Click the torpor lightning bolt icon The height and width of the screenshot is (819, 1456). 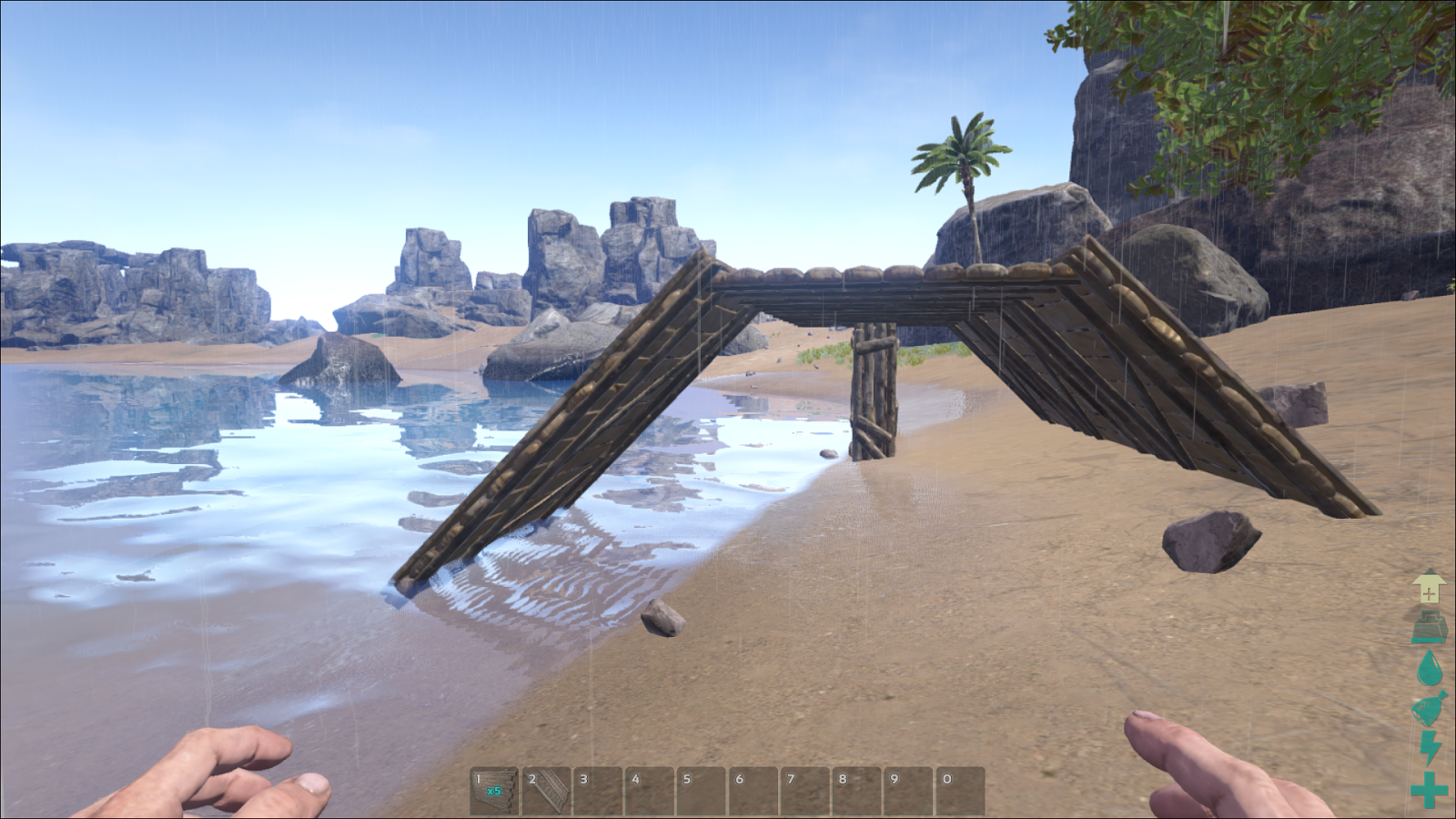tap(1431, 746)
